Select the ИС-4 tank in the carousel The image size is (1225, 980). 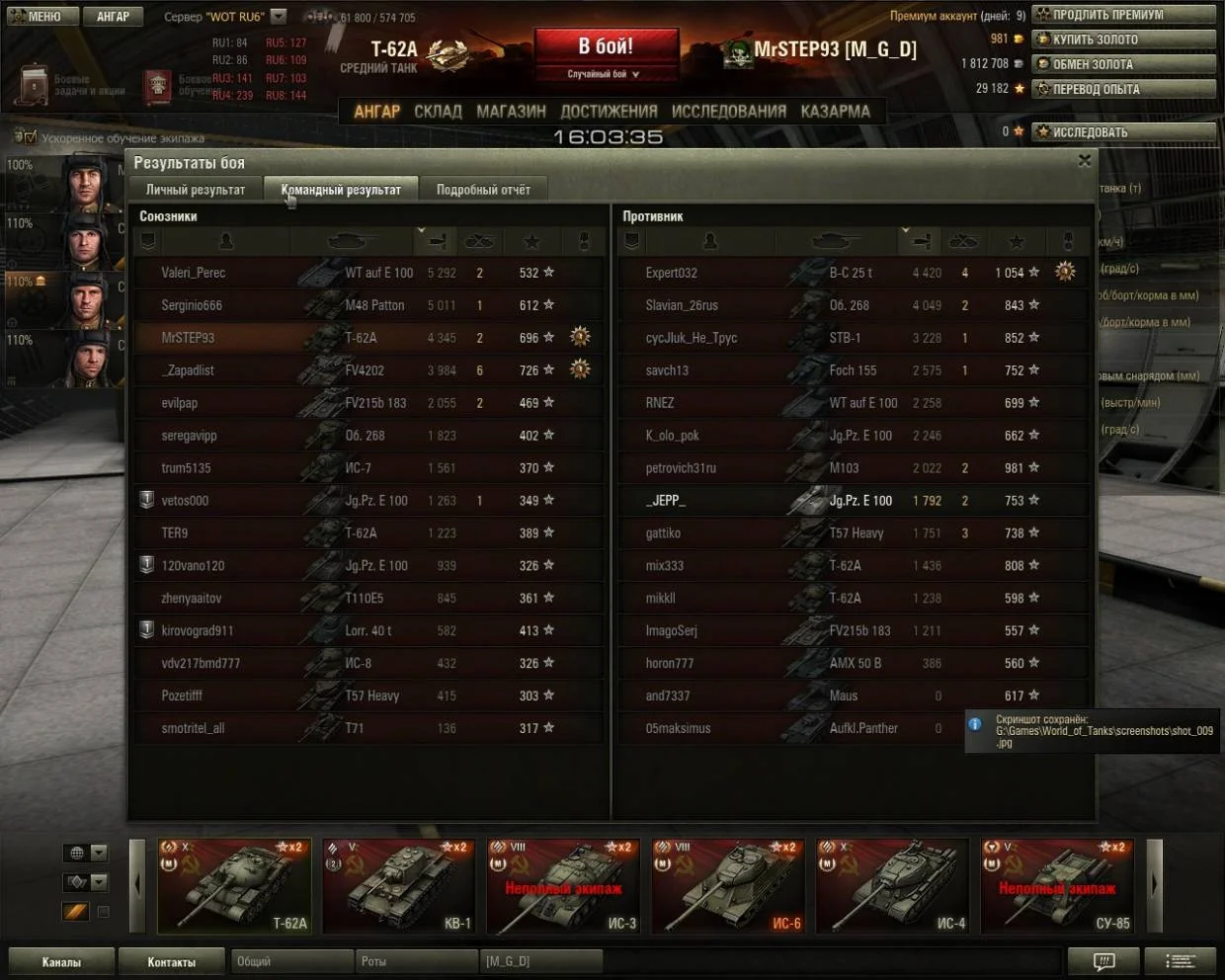click(x=893, y=886)
